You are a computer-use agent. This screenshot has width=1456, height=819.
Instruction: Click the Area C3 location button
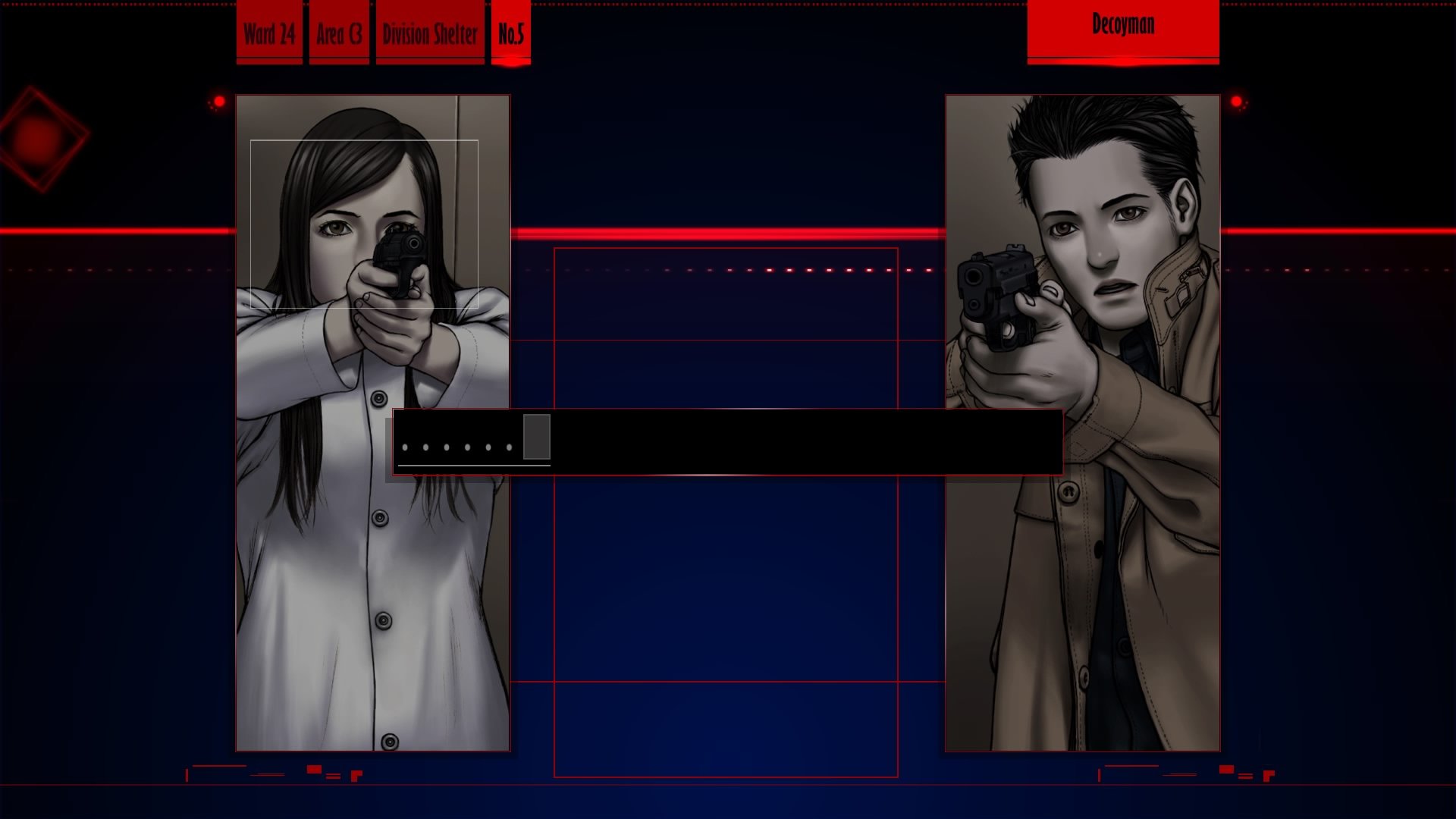tap(339, 33)
